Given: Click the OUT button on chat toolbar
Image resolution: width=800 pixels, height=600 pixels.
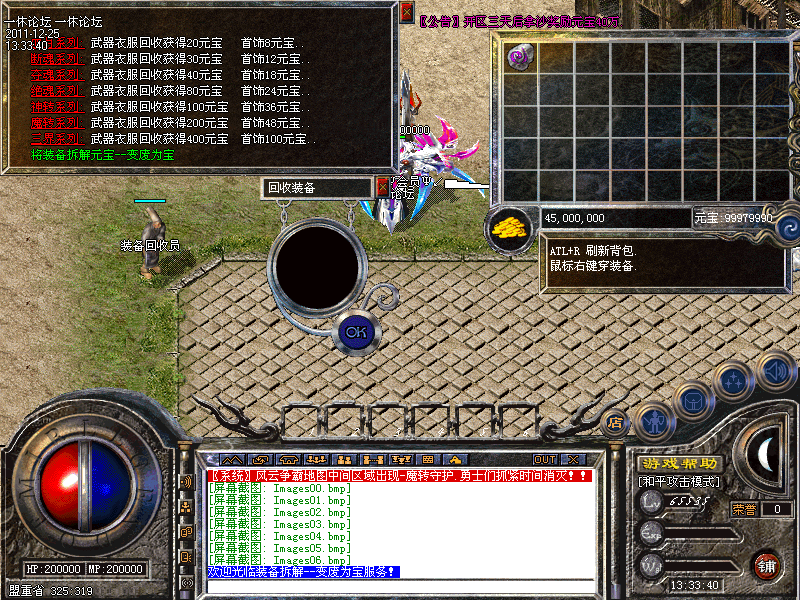Looking at the screenshot, I should (545, 459).
